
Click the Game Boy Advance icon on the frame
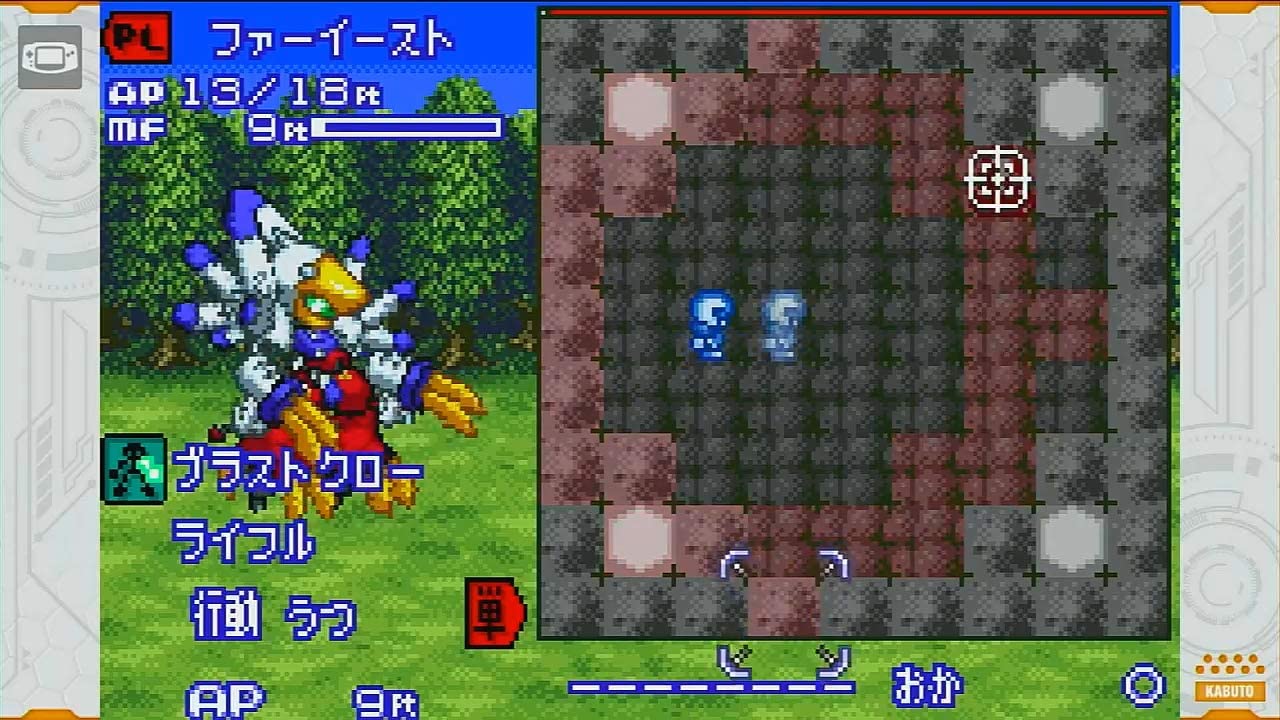coord(50,57)
